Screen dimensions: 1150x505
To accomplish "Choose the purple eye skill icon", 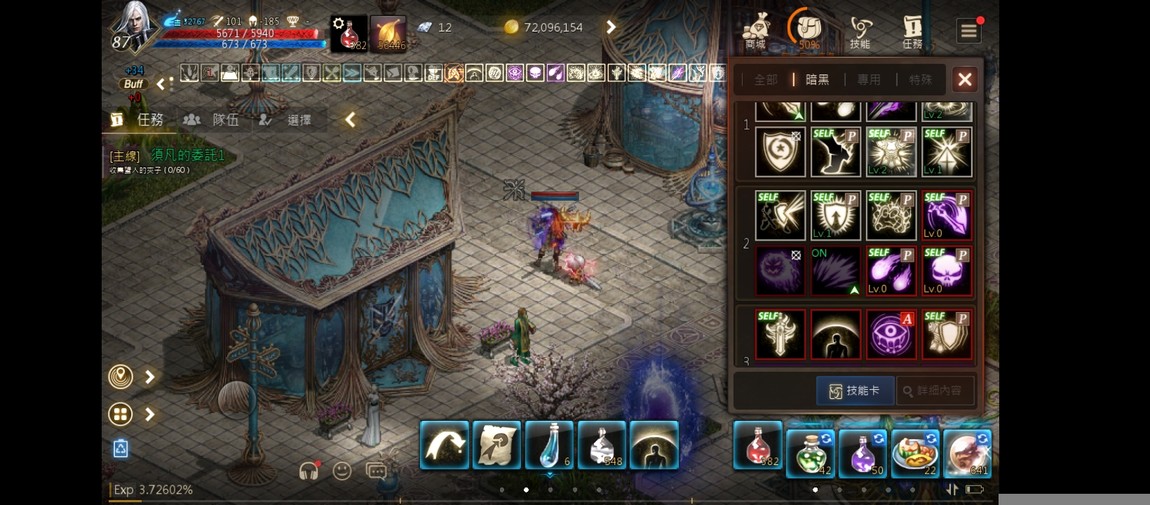I will (890, 334).
